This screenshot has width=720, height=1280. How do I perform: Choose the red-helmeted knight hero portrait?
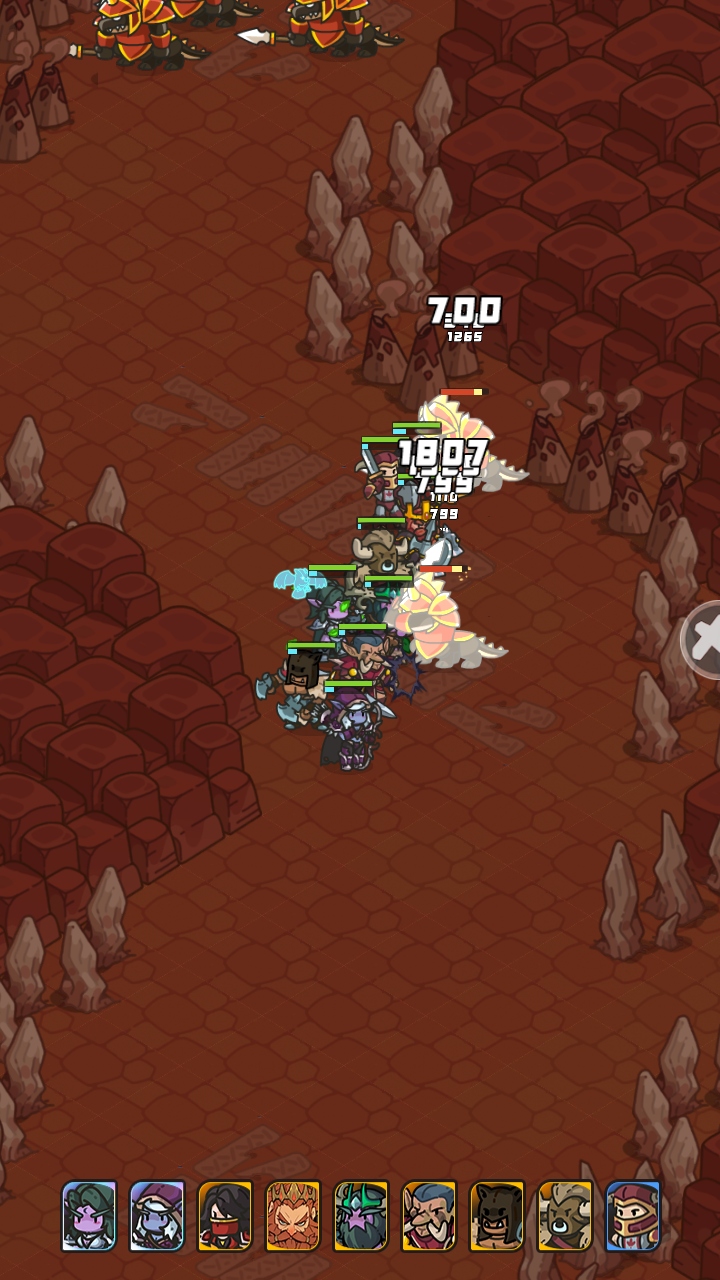[x=633, y=1215]
